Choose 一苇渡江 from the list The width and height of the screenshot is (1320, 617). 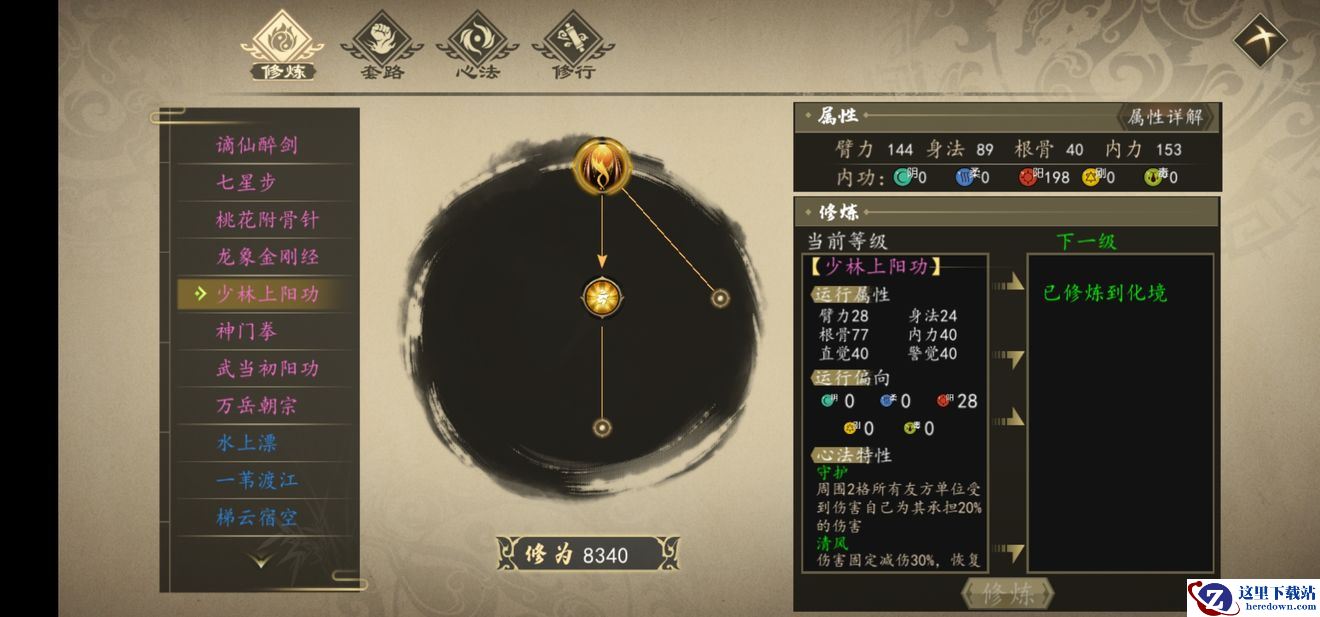tap(257, 479)
